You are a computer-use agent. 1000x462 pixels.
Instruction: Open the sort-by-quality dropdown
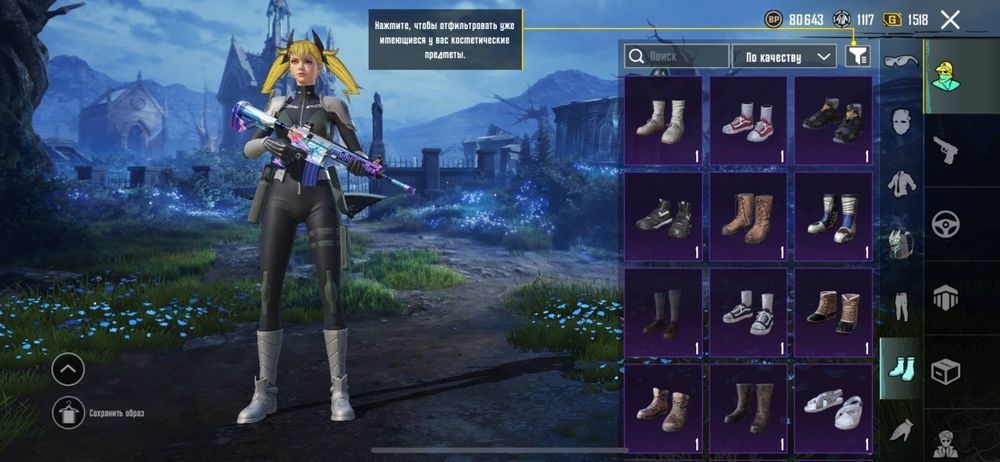(784, 57)
